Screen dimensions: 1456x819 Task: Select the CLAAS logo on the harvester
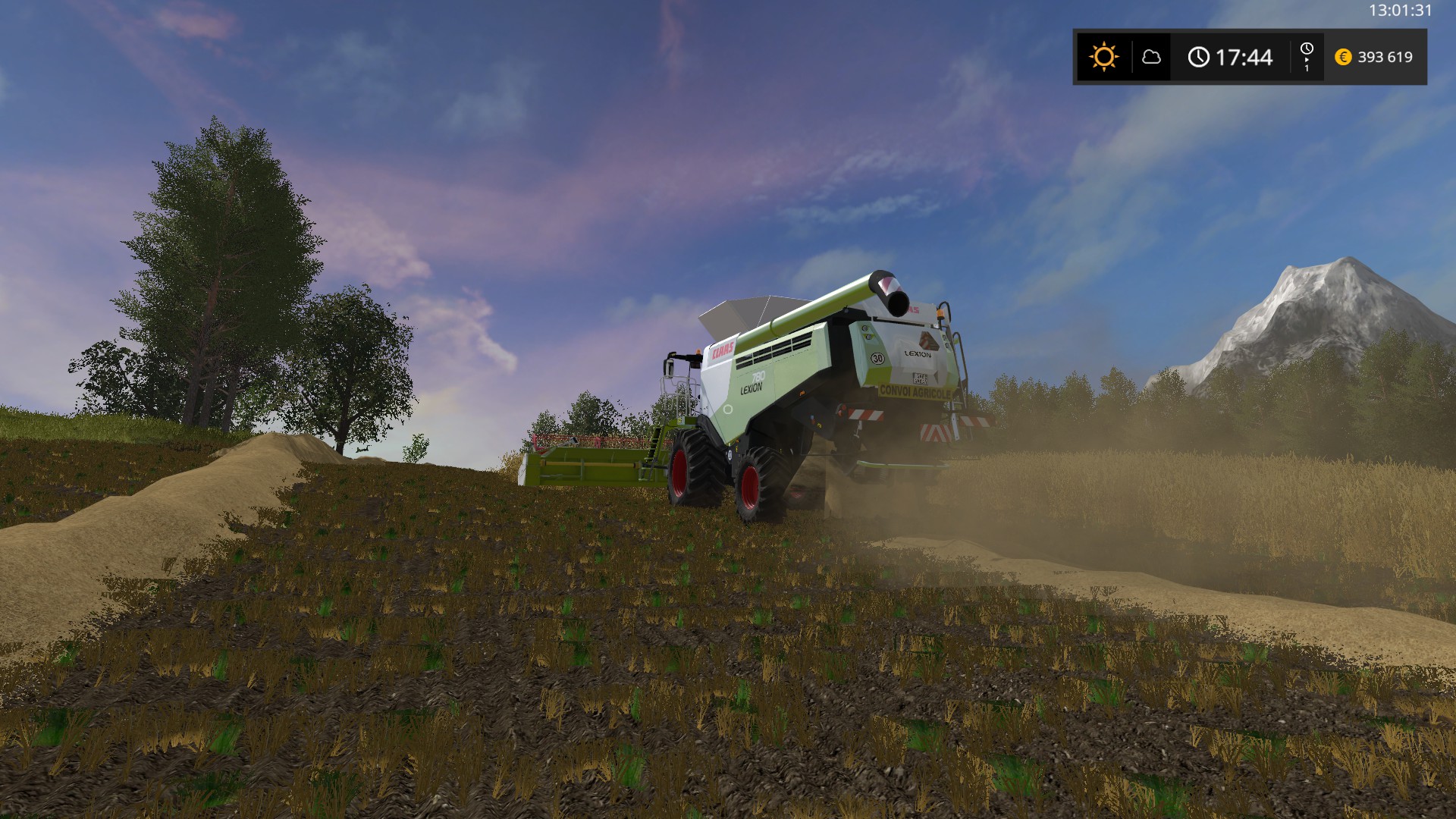[x=722, y=350]
